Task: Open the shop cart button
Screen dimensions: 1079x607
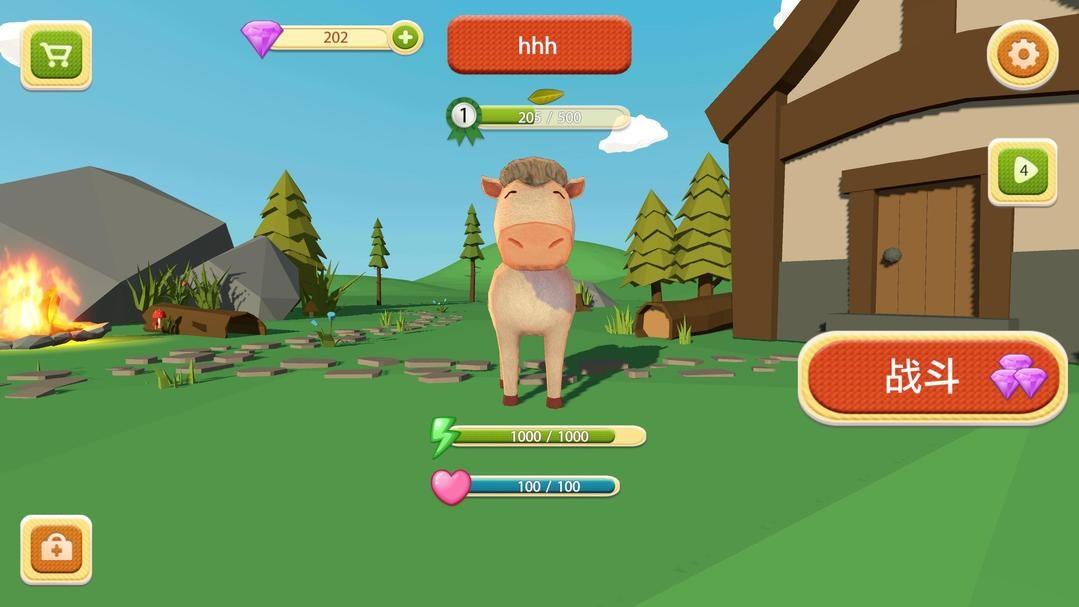Action: click(x=56, y=55)
